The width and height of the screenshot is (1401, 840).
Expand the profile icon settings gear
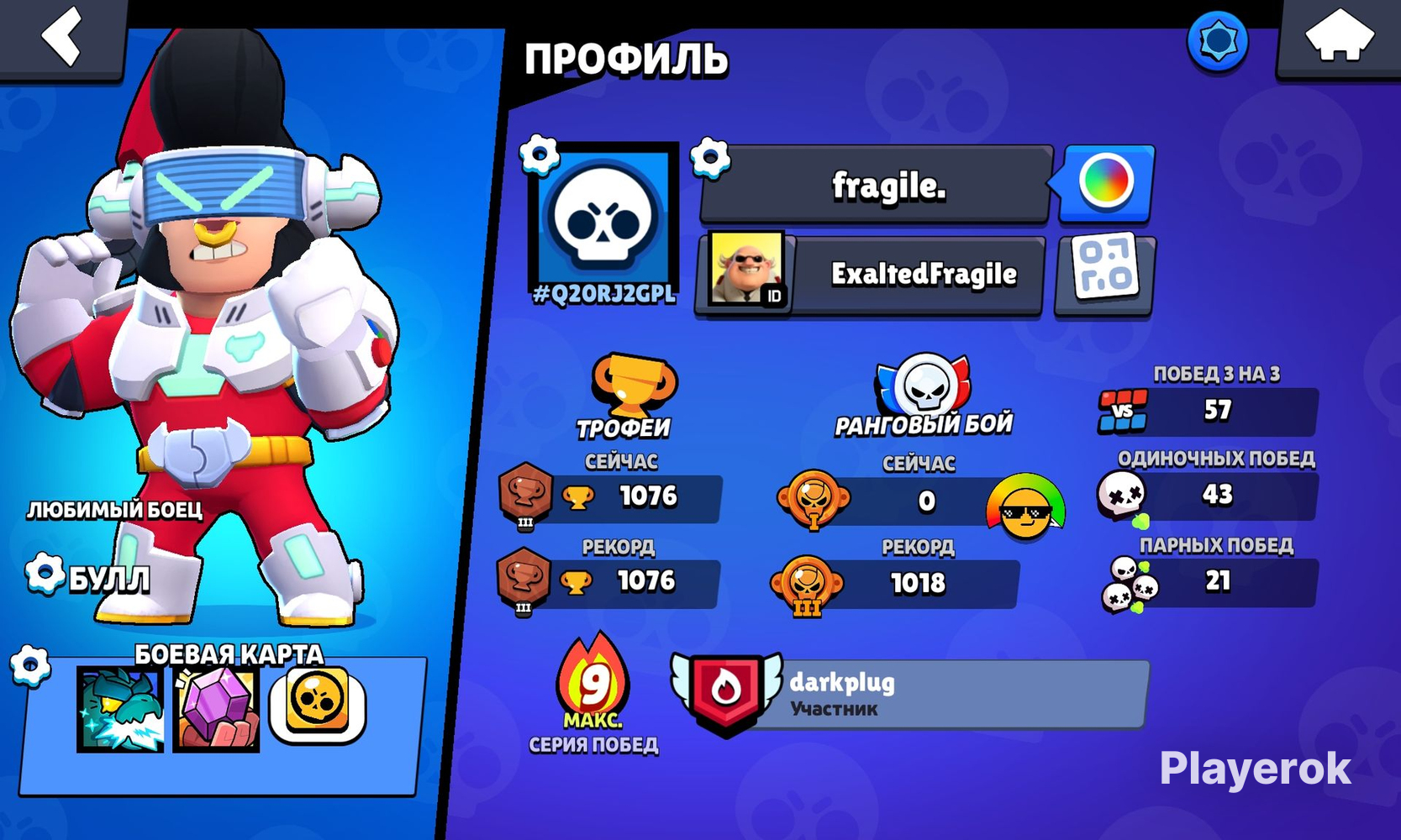point(540,156)
